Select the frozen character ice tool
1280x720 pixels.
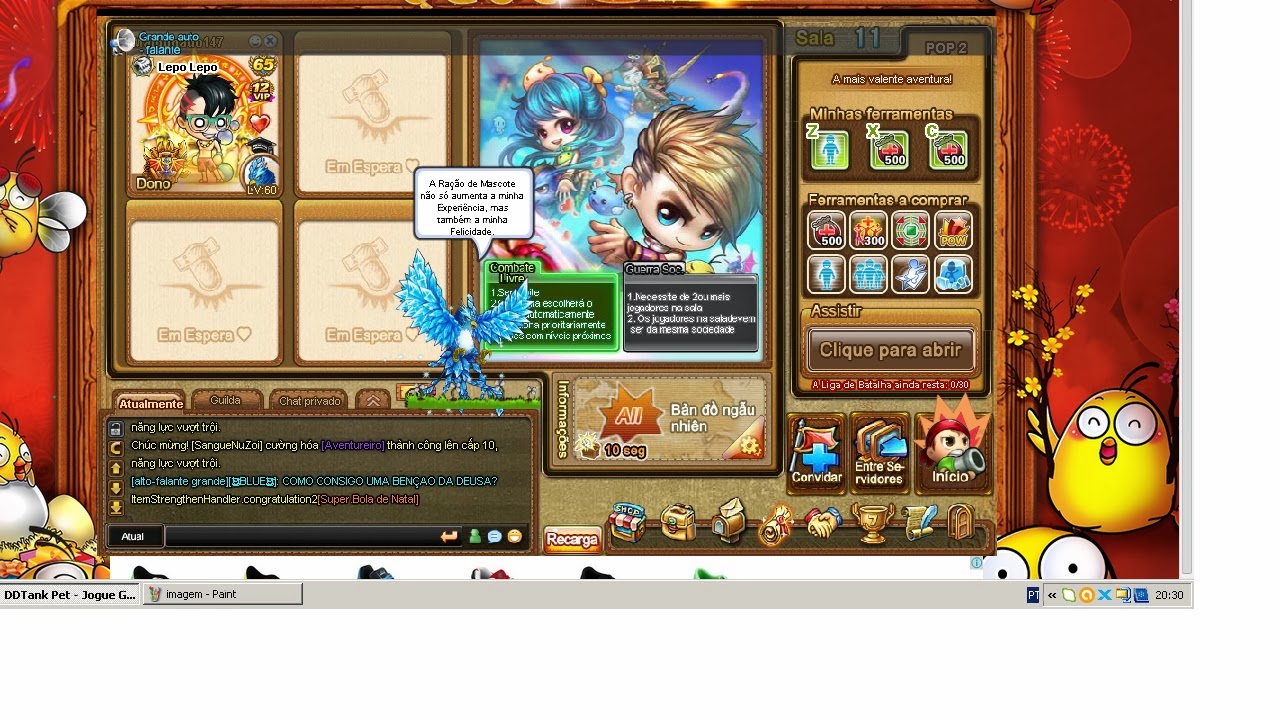[x=953, y=275]
